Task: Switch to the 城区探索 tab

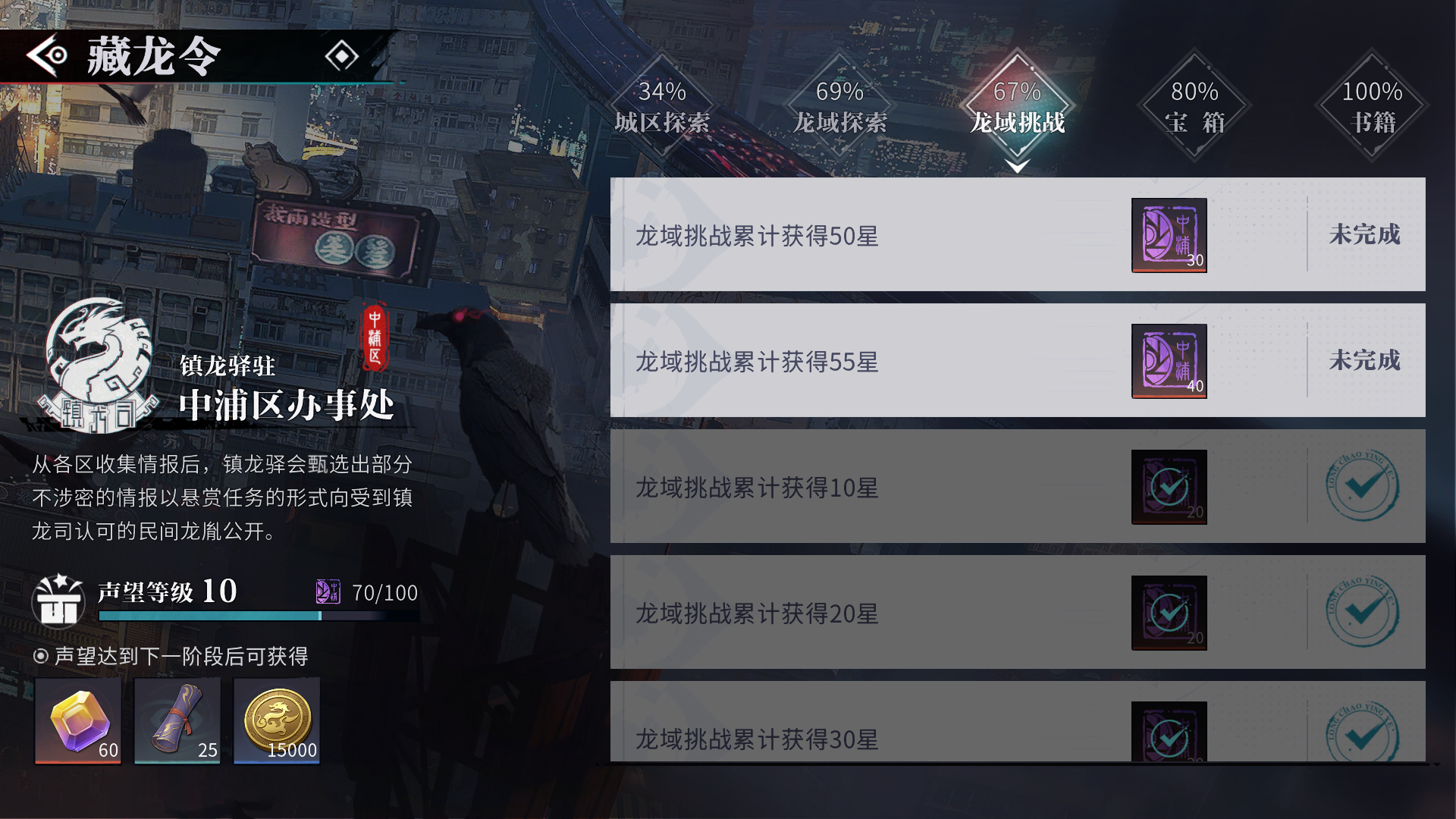Action: 663,106
